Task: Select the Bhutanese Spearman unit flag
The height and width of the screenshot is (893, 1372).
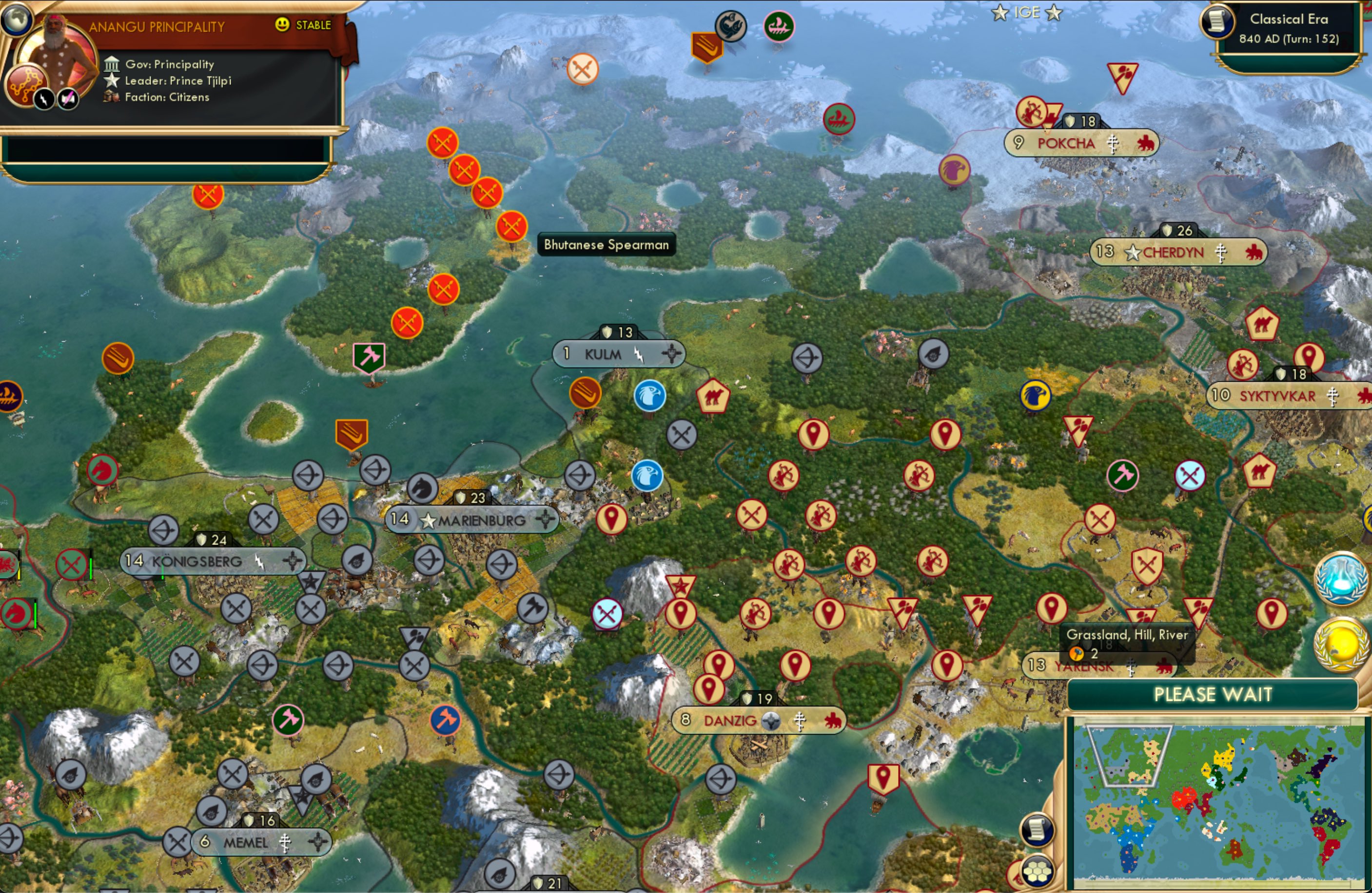Action: tap(513, 228)
